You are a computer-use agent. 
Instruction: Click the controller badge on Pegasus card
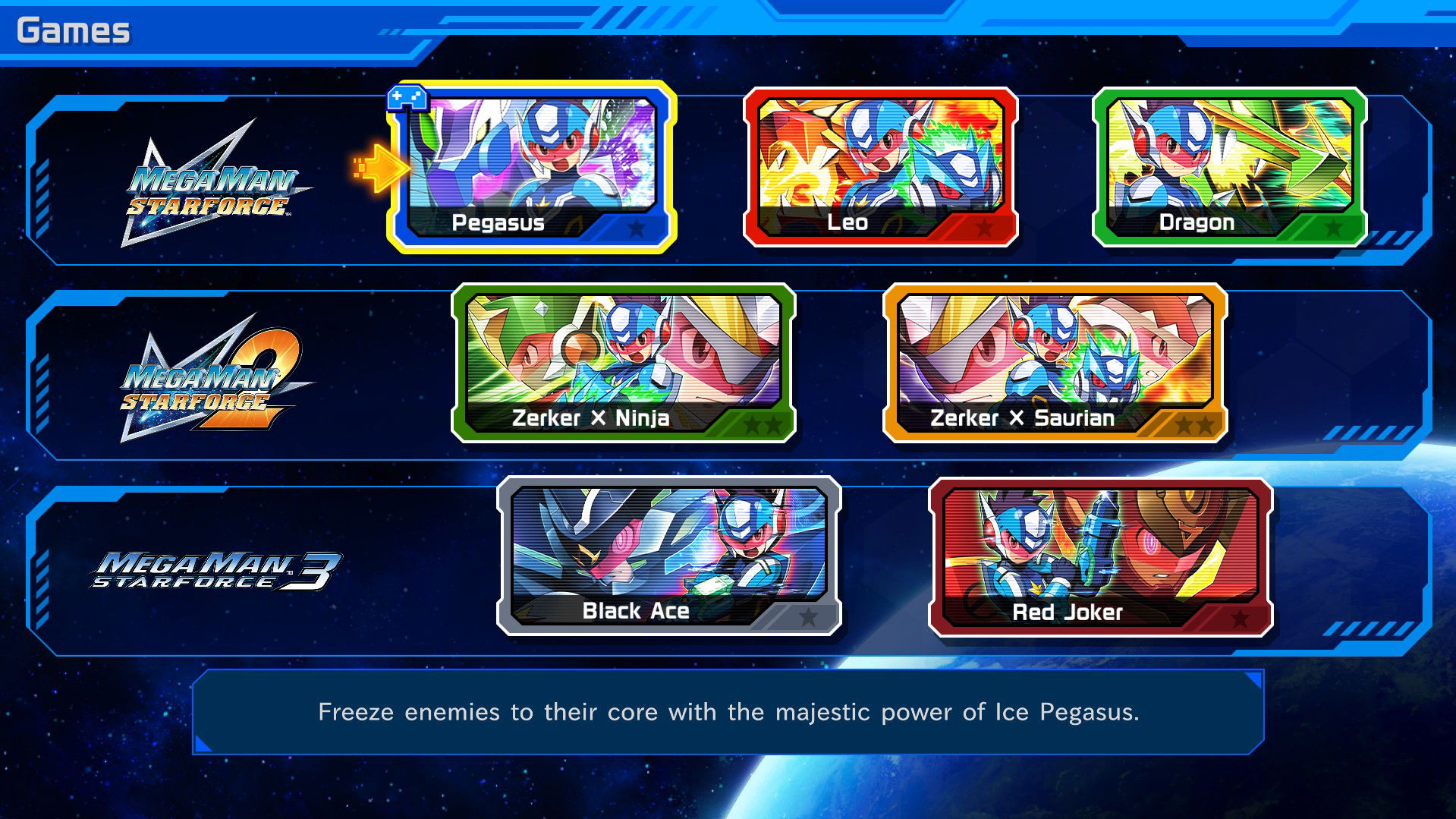tap(407, 99)
